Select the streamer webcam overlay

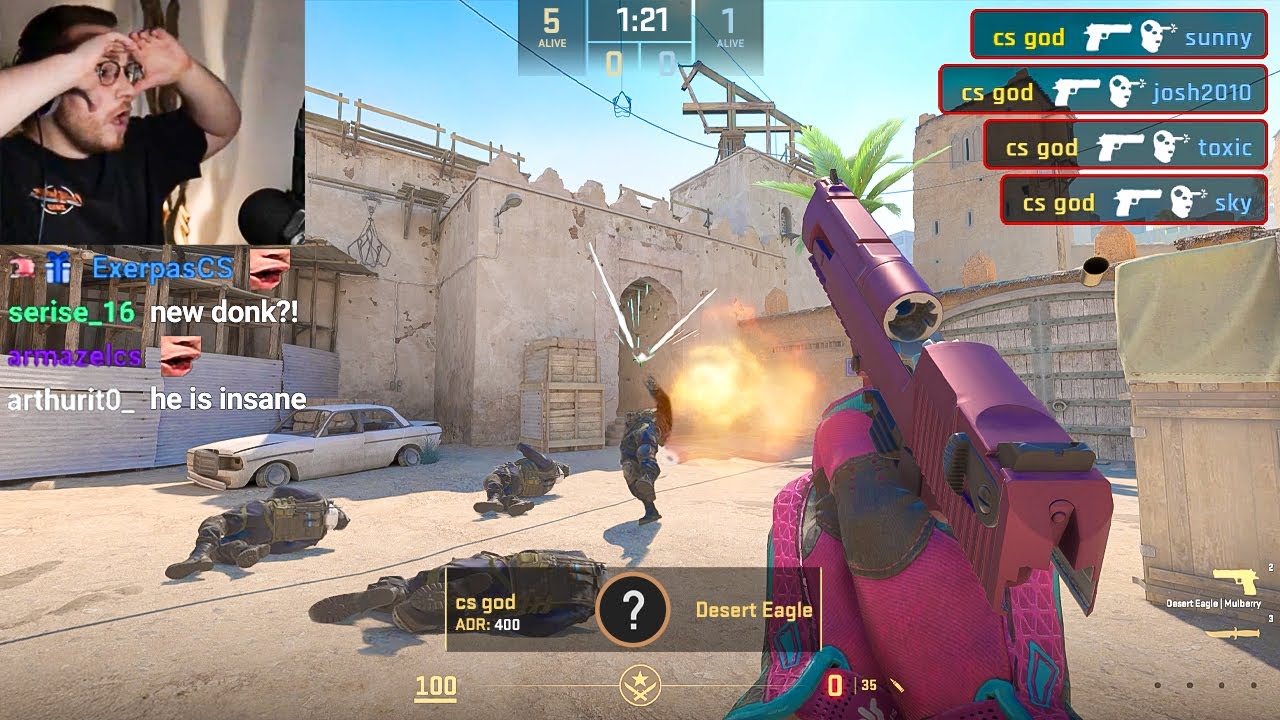click(x=152, y=120)
